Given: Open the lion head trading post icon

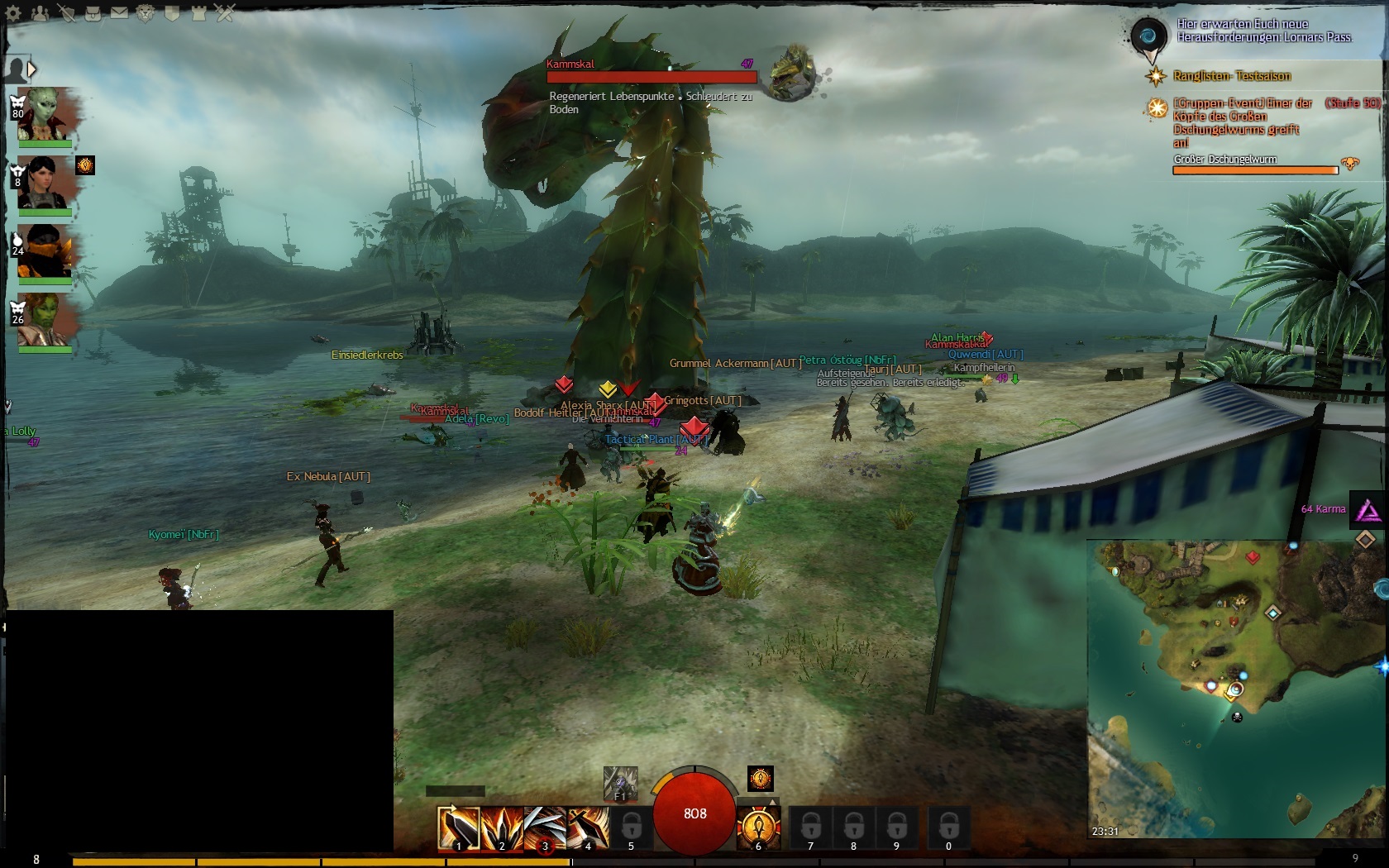Looking at the screenshot, I should (146, 13).
